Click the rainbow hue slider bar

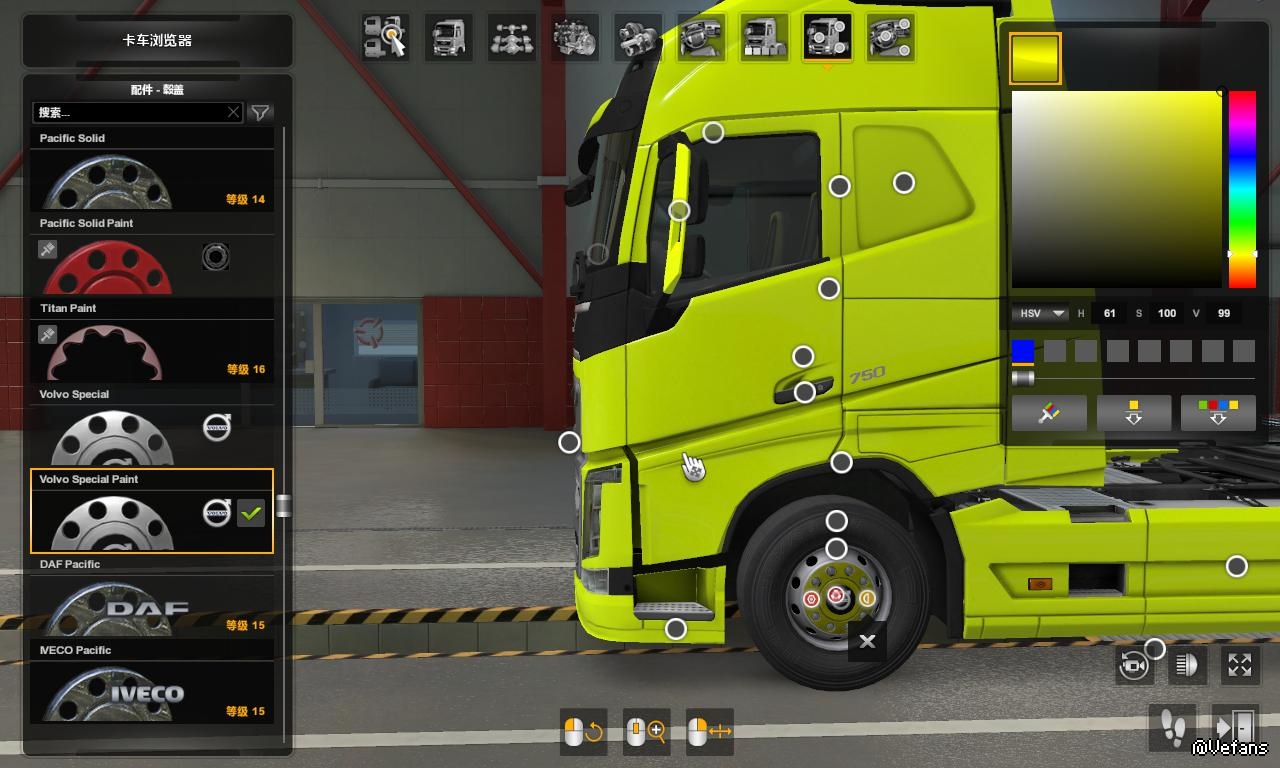(1242, 188)
